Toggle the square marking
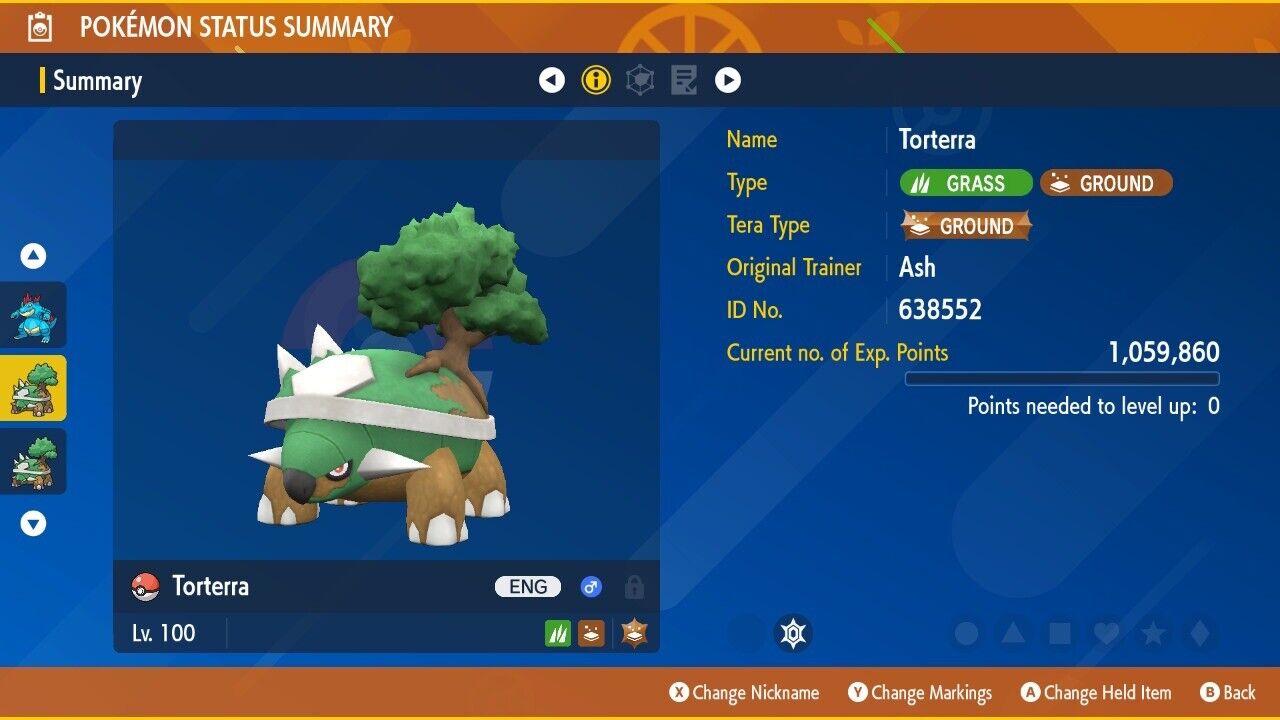1280x720 pixels. tap(1059, 633)
